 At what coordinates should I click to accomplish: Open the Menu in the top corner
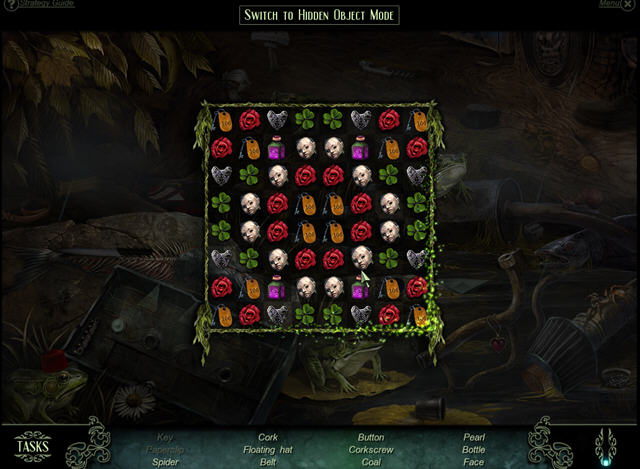point(610,4)
